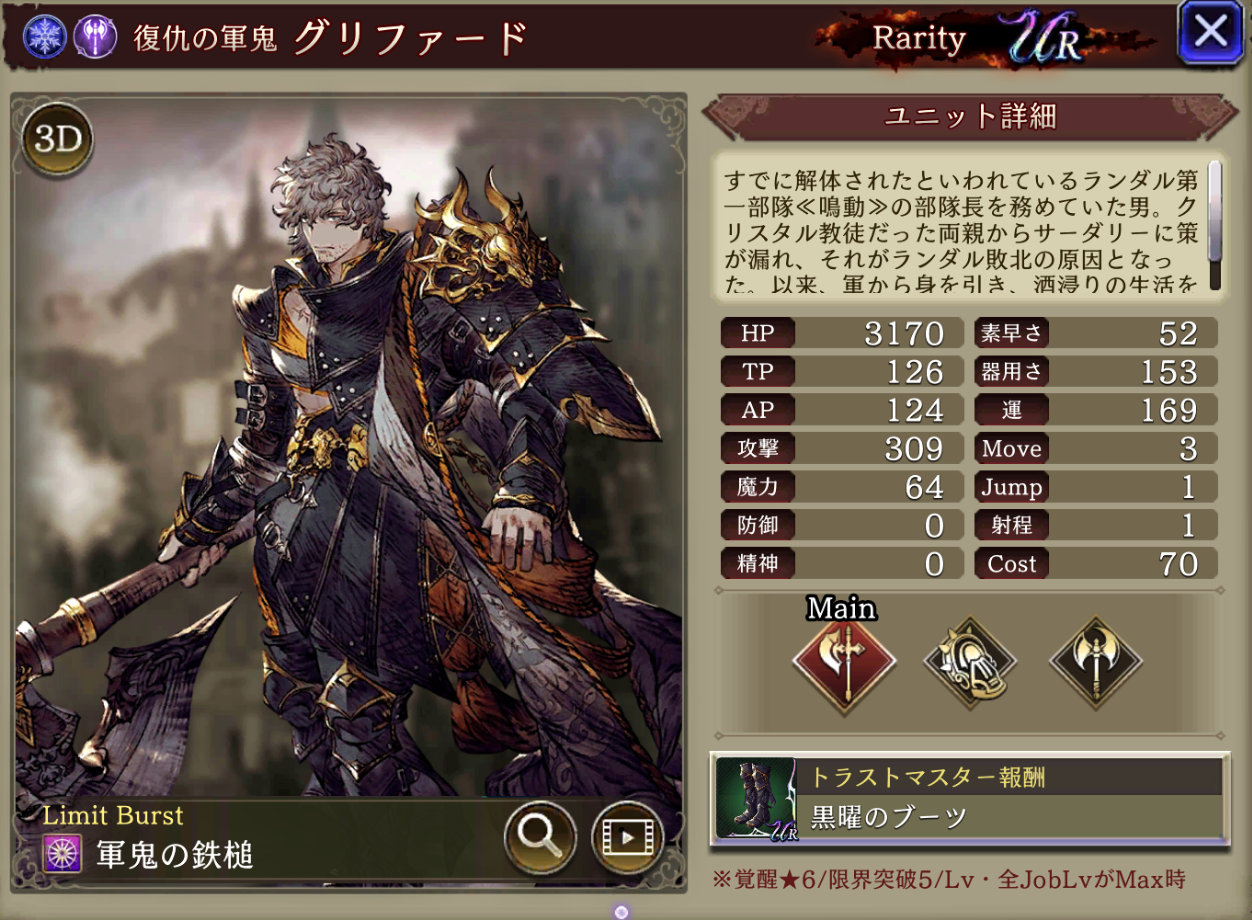This screenshot has width=1252, height=920.
Task: Choose the gauntlet job icon
Action: [969, 661]
